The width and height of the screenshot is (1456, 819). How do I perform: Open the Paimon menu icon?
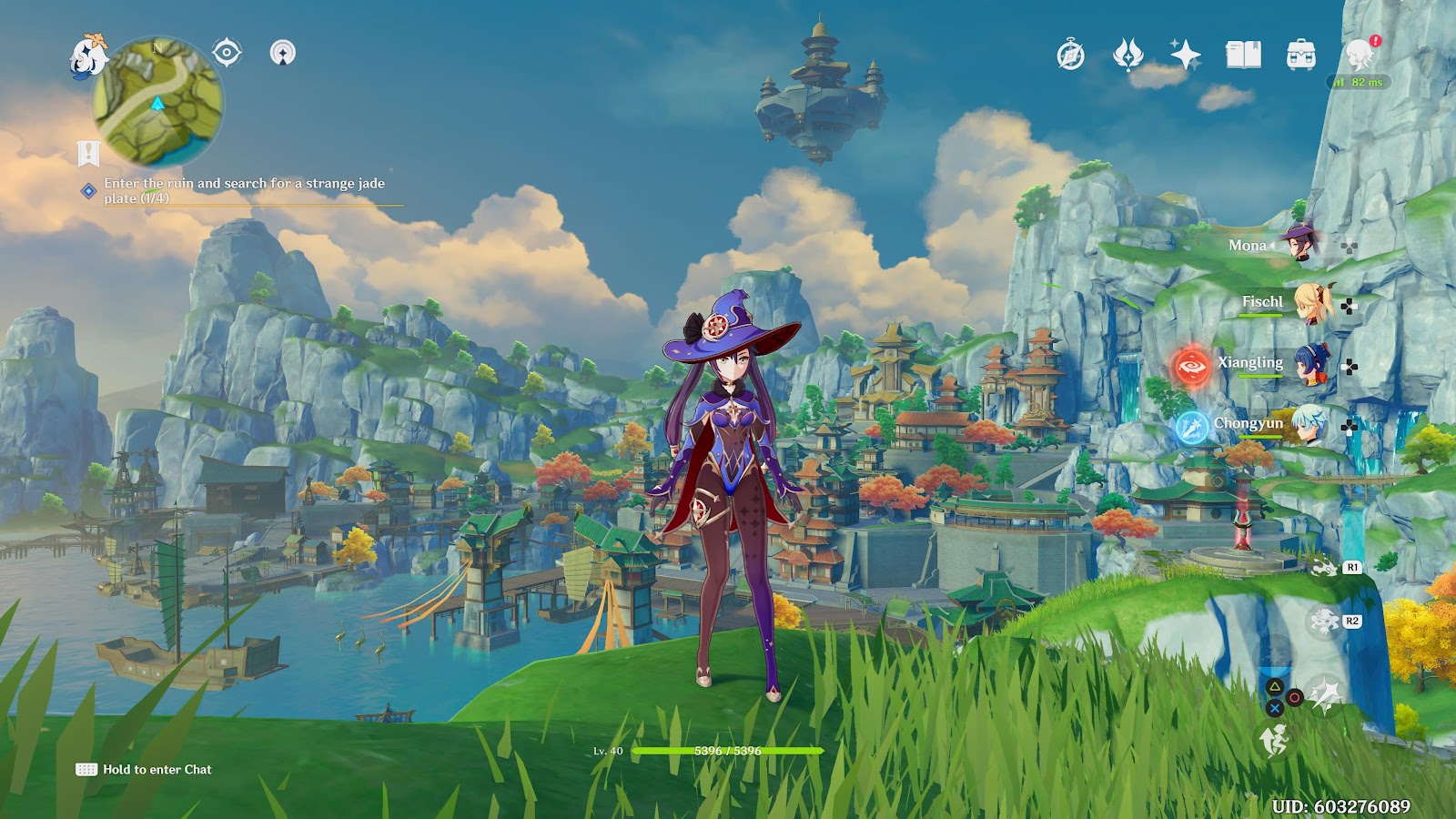[x=88, y=56]
